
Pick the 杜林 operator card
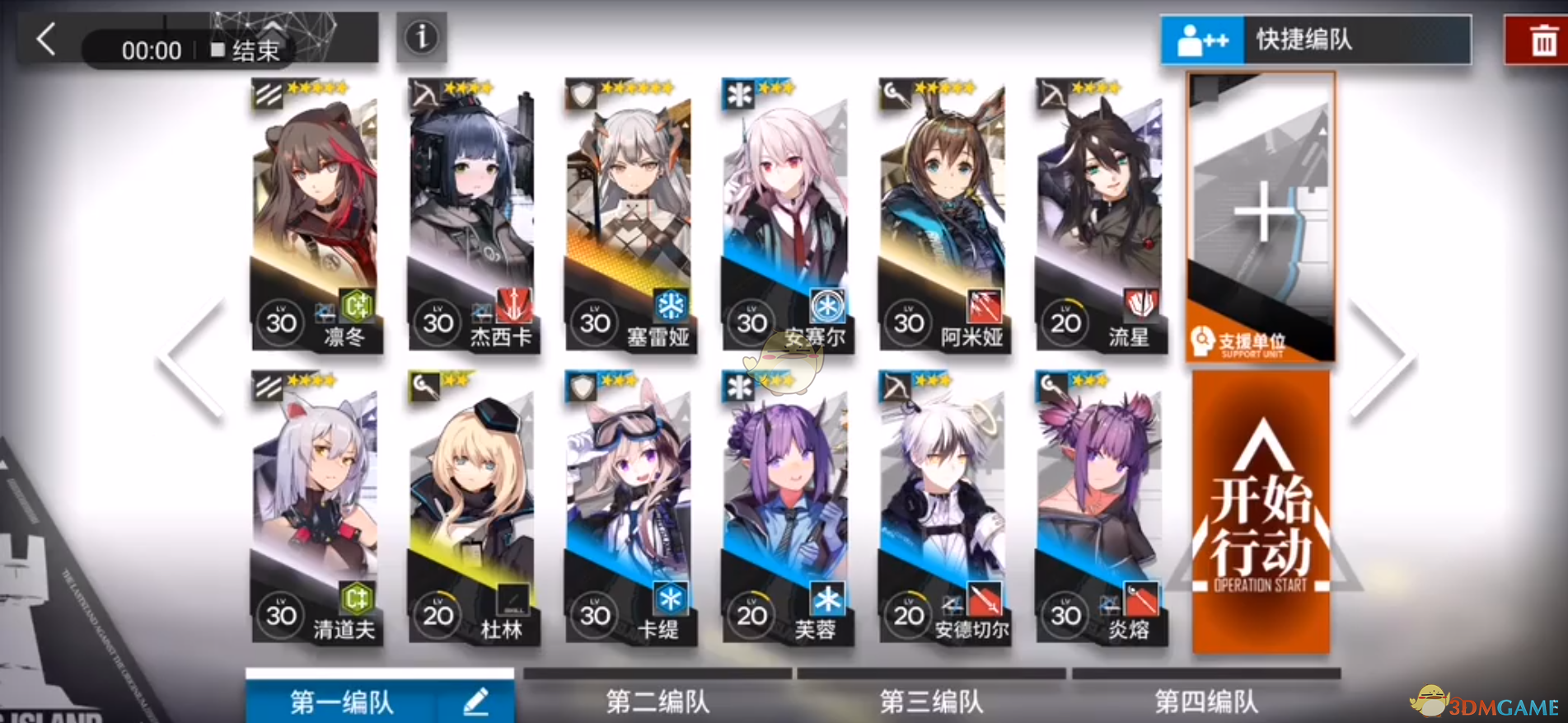coord(472,507)
